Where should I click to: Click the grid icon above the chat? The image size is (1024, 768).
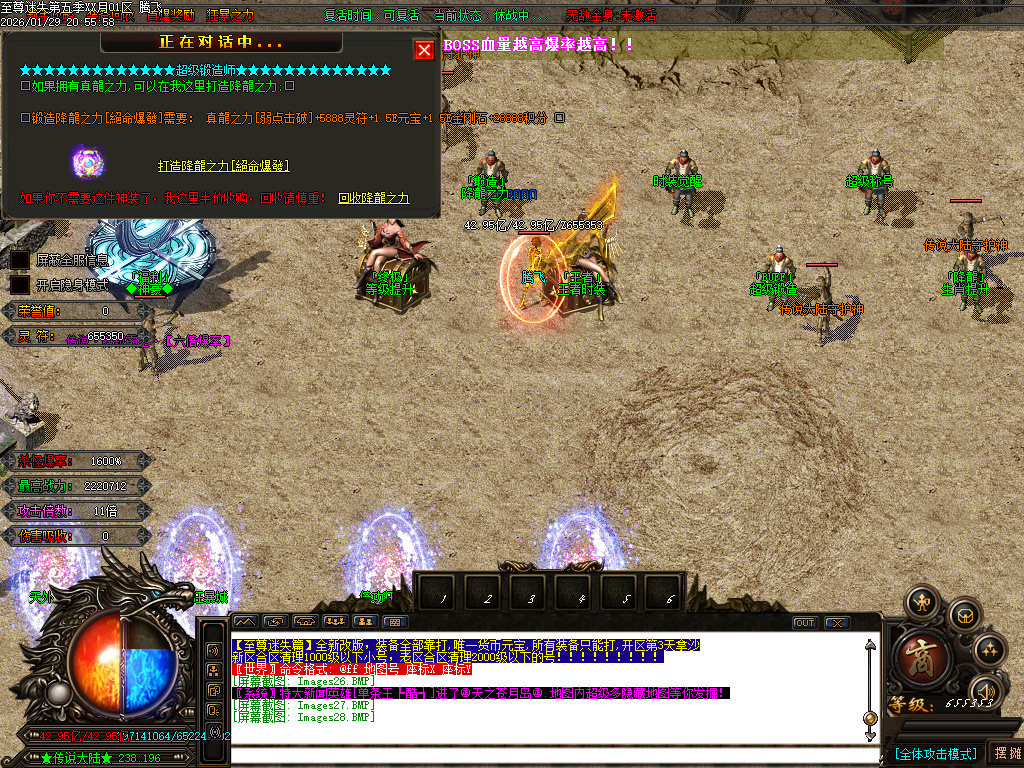click(393, 622)
